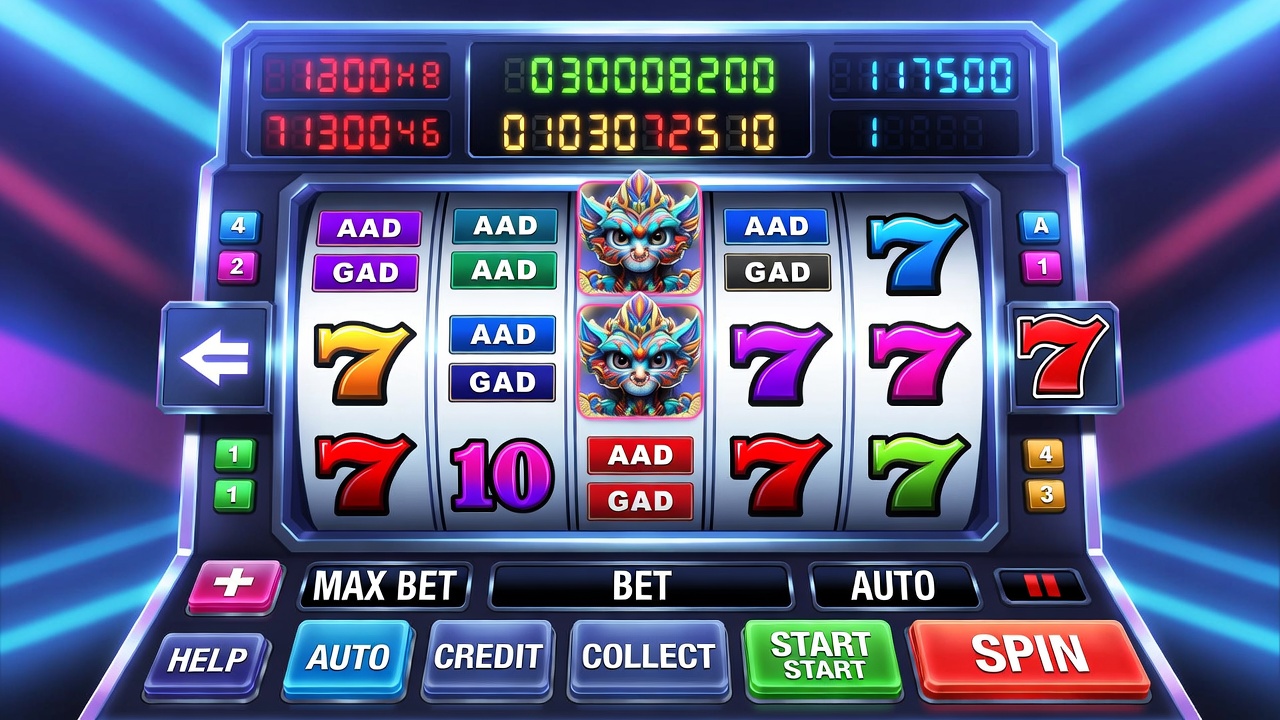Image resolution: width=1280 pixels, height=720 pixels.
Task: Collect winnings with the COLLECT button
Action: pos(648,657)
